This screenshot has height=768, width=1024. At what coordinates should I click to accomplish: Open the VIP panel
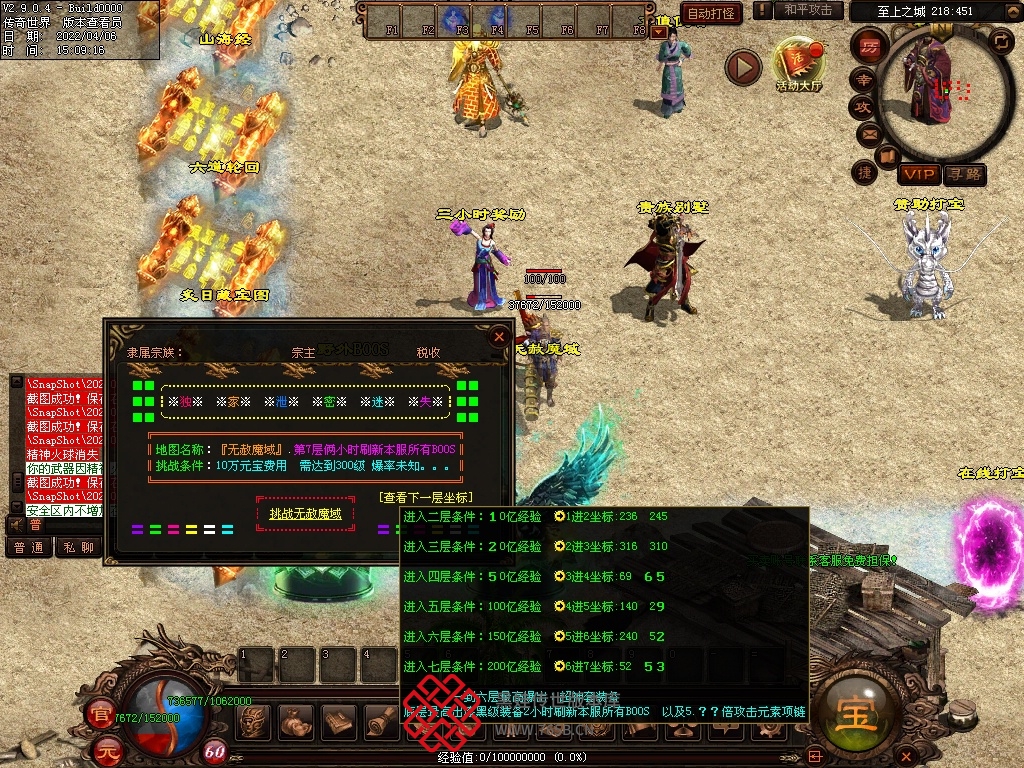pyautogui.click(x=918, y=174)
